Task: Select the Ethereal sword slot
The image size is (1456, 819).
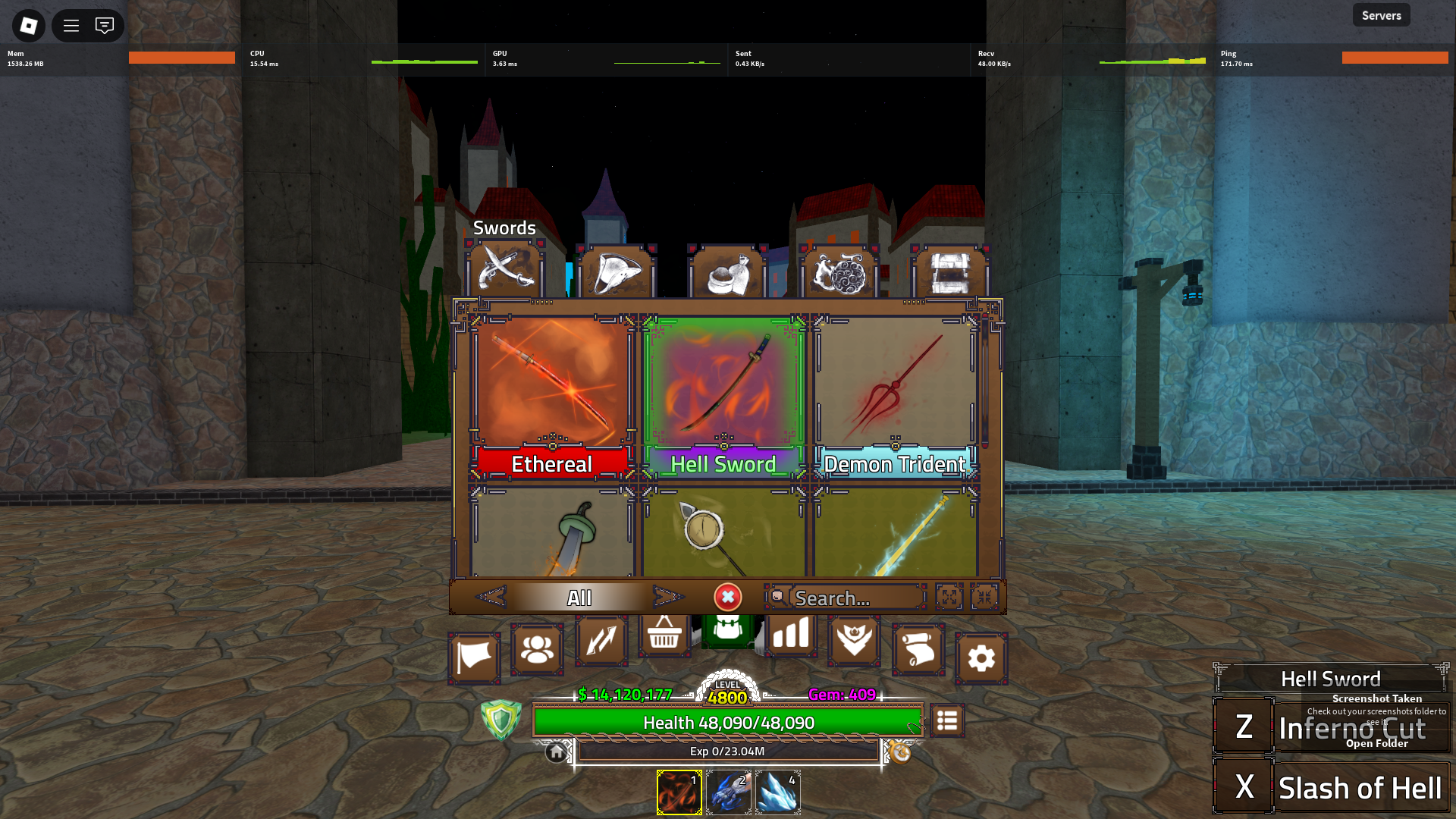Action: (x=552, y=396)
